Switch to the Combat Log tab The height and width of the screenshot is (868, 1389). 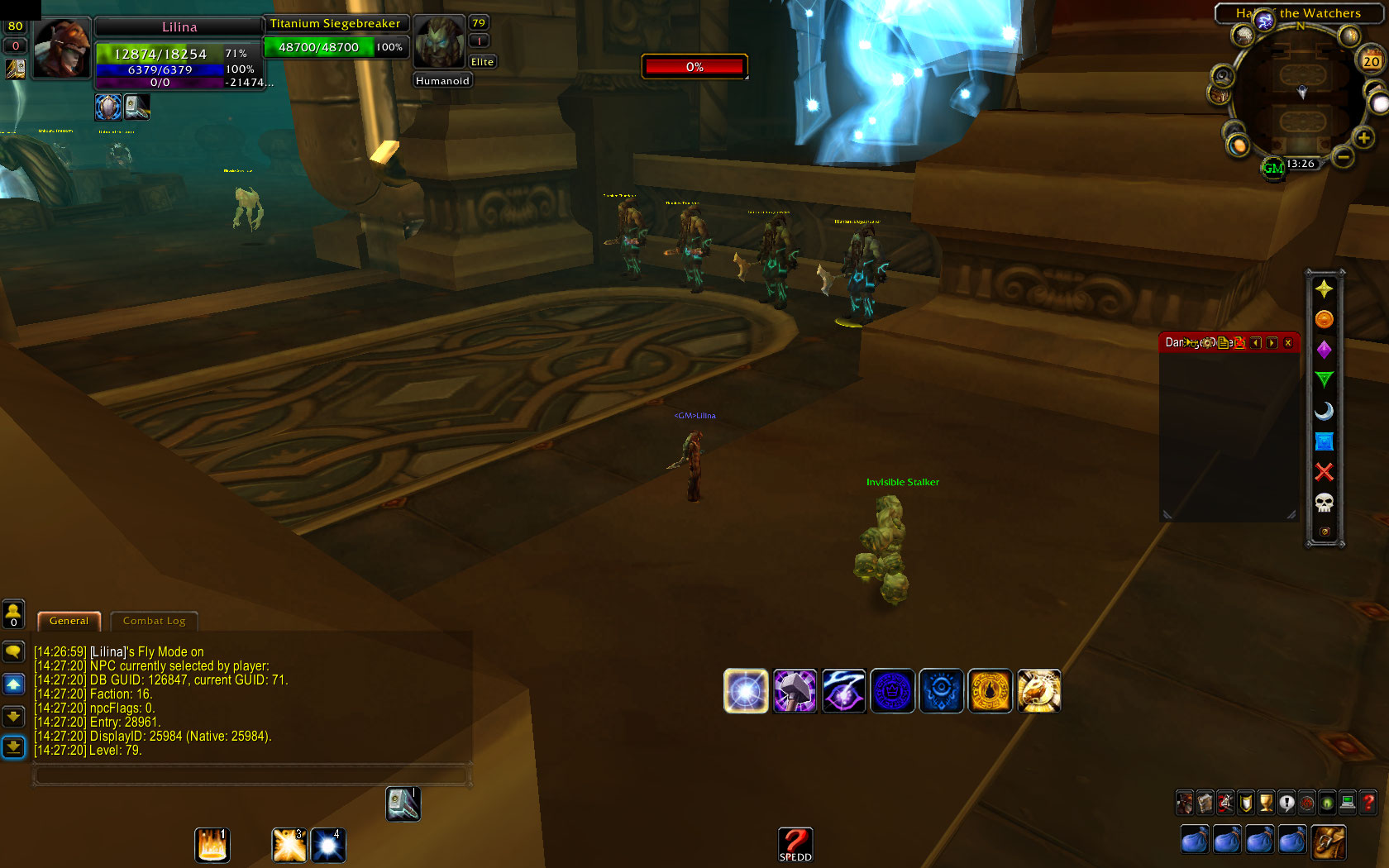[154, 621]
